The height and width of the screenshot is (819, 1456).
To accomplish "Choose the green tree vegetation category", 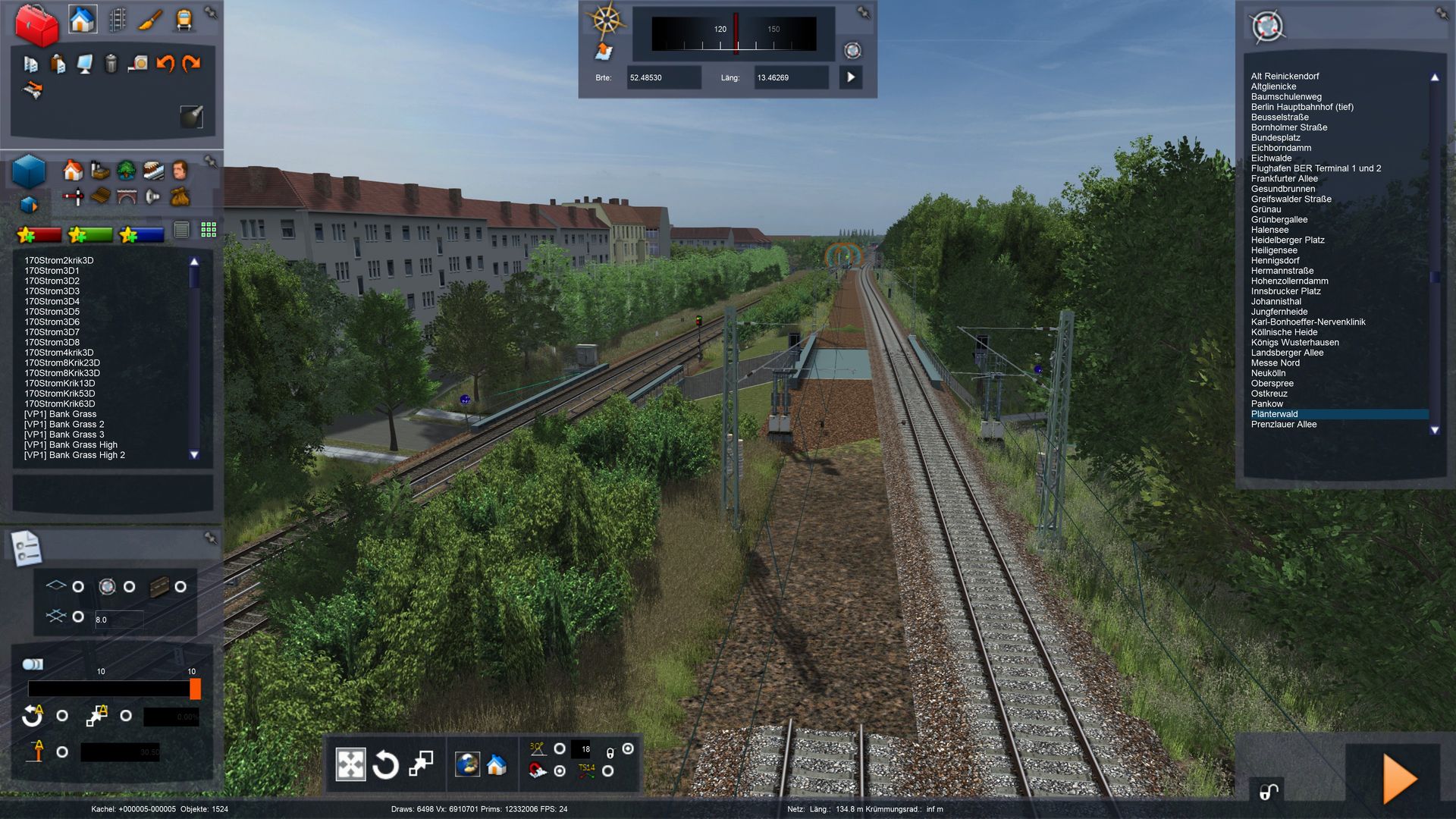I will 126,170.
